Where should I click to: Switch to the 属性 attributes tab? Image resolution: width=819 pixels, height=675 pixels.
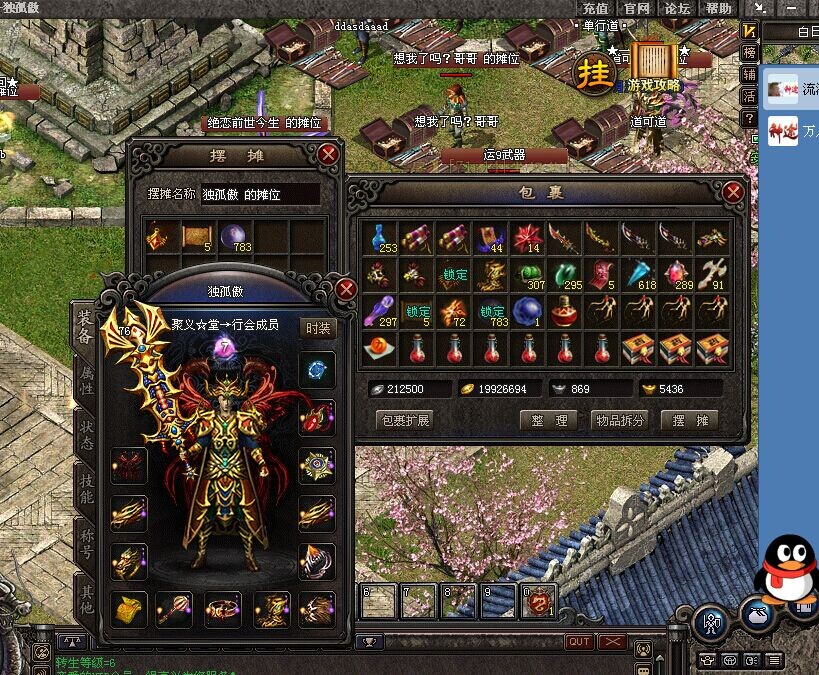click(x=86, y=382)
